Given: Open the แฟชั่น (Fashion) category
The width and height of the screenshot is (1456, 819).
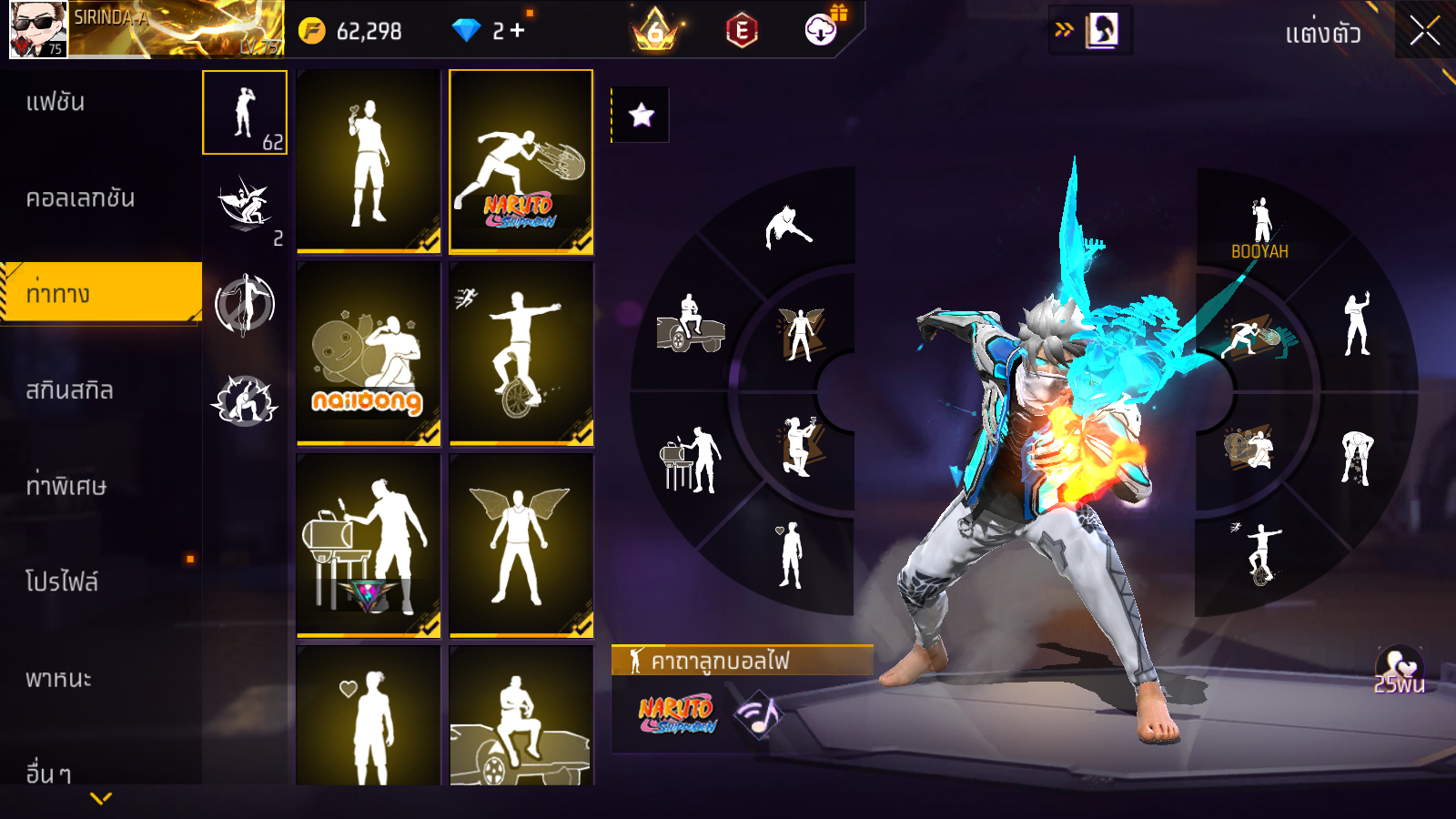Looking at the screenshot, I should click(x=56, y=102).
